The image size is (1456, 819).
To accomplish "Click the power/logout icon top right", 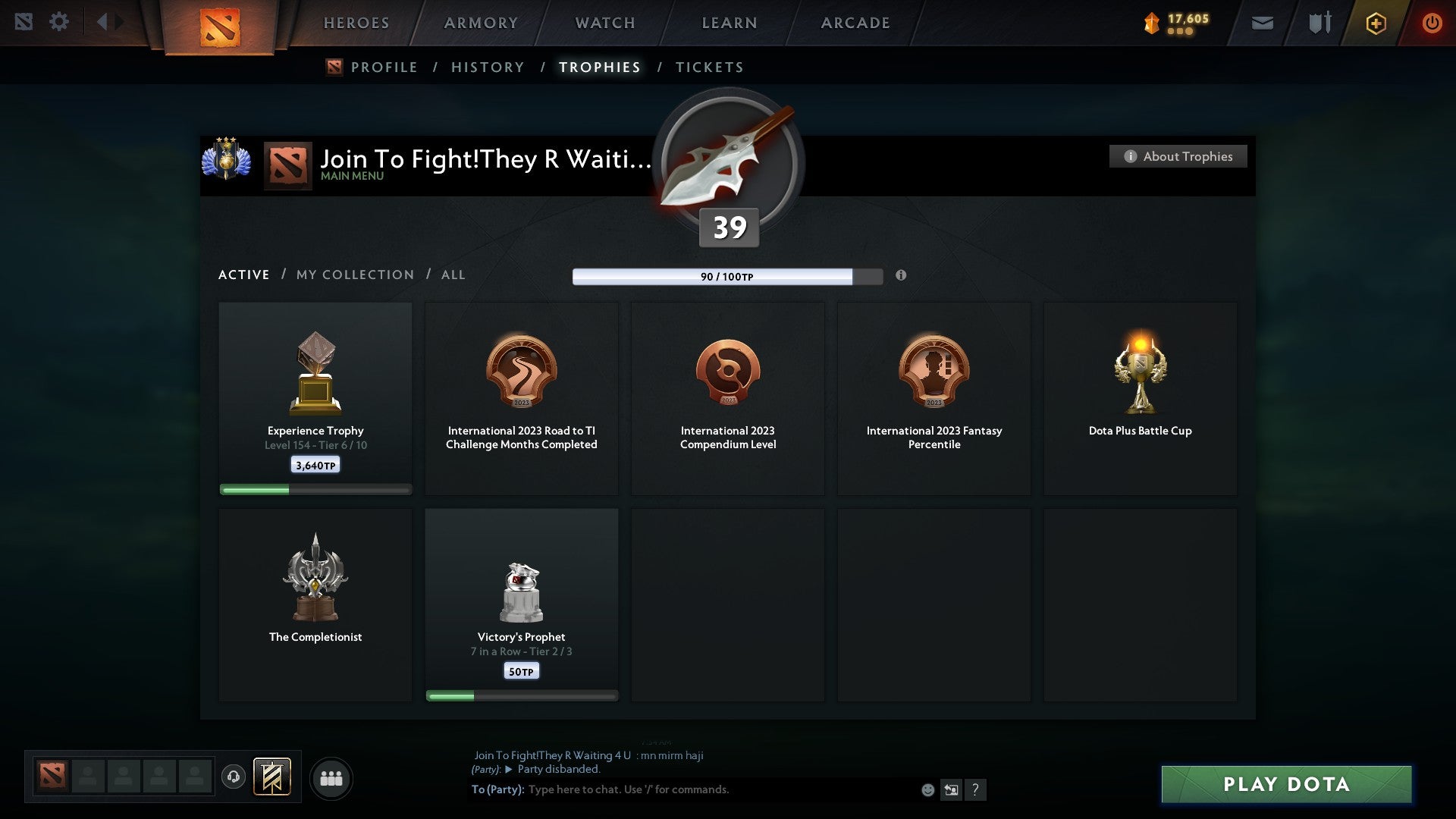I will (x=1432, y=23).
